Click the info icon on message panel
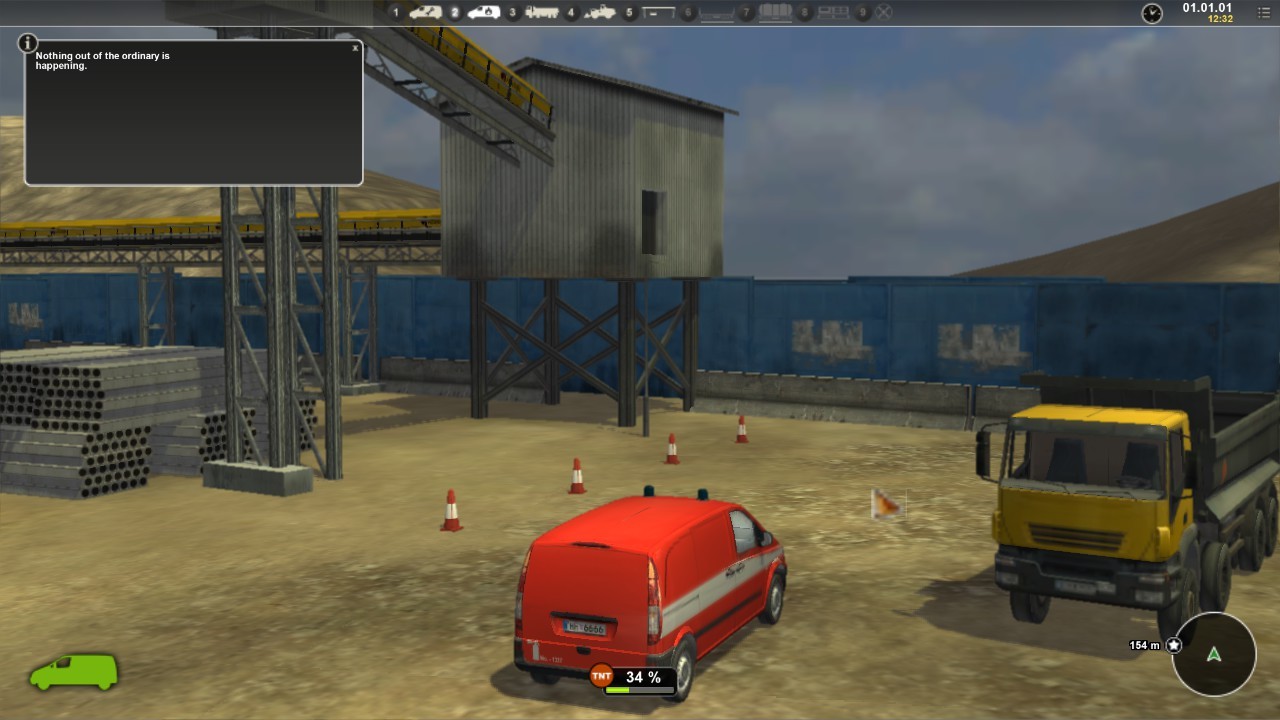The height and width of the screenshot is (720, 1280). [28, 44]
